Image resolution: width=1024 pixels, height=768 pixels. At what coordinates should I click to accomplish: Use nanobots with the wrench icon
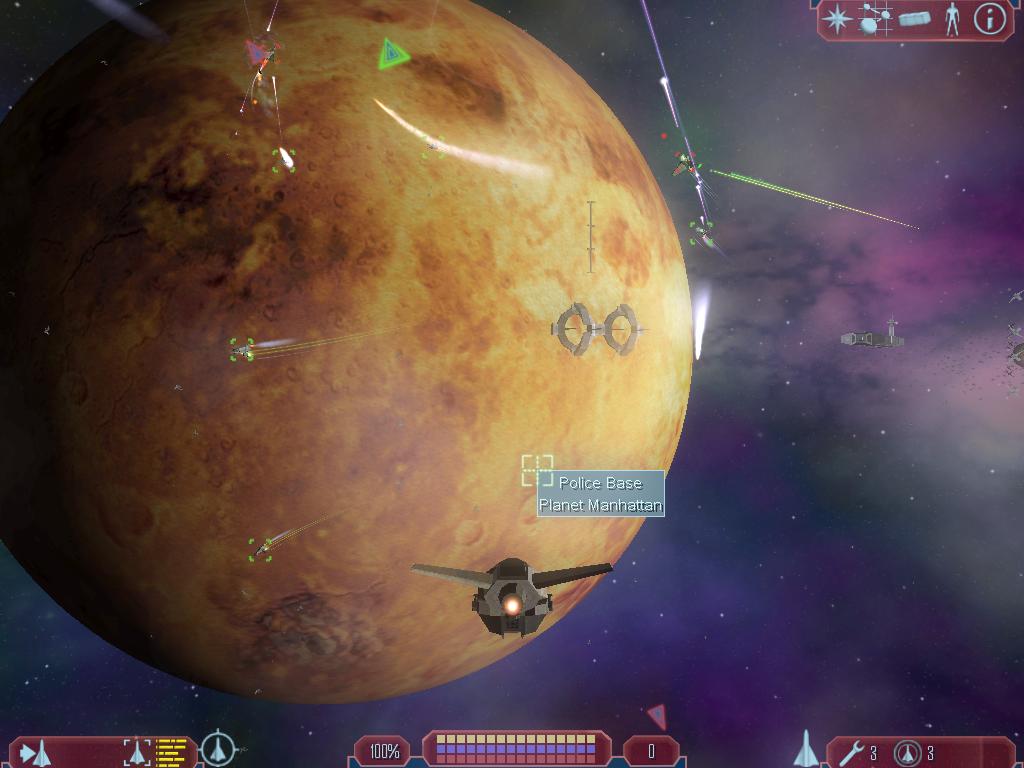coord(850,752)
